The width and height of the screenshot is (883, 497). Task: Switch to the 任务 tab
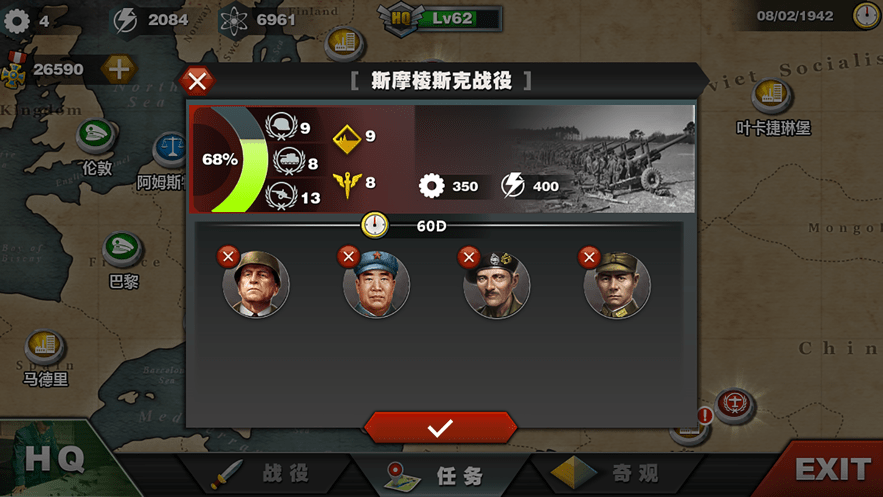(440, 474)
